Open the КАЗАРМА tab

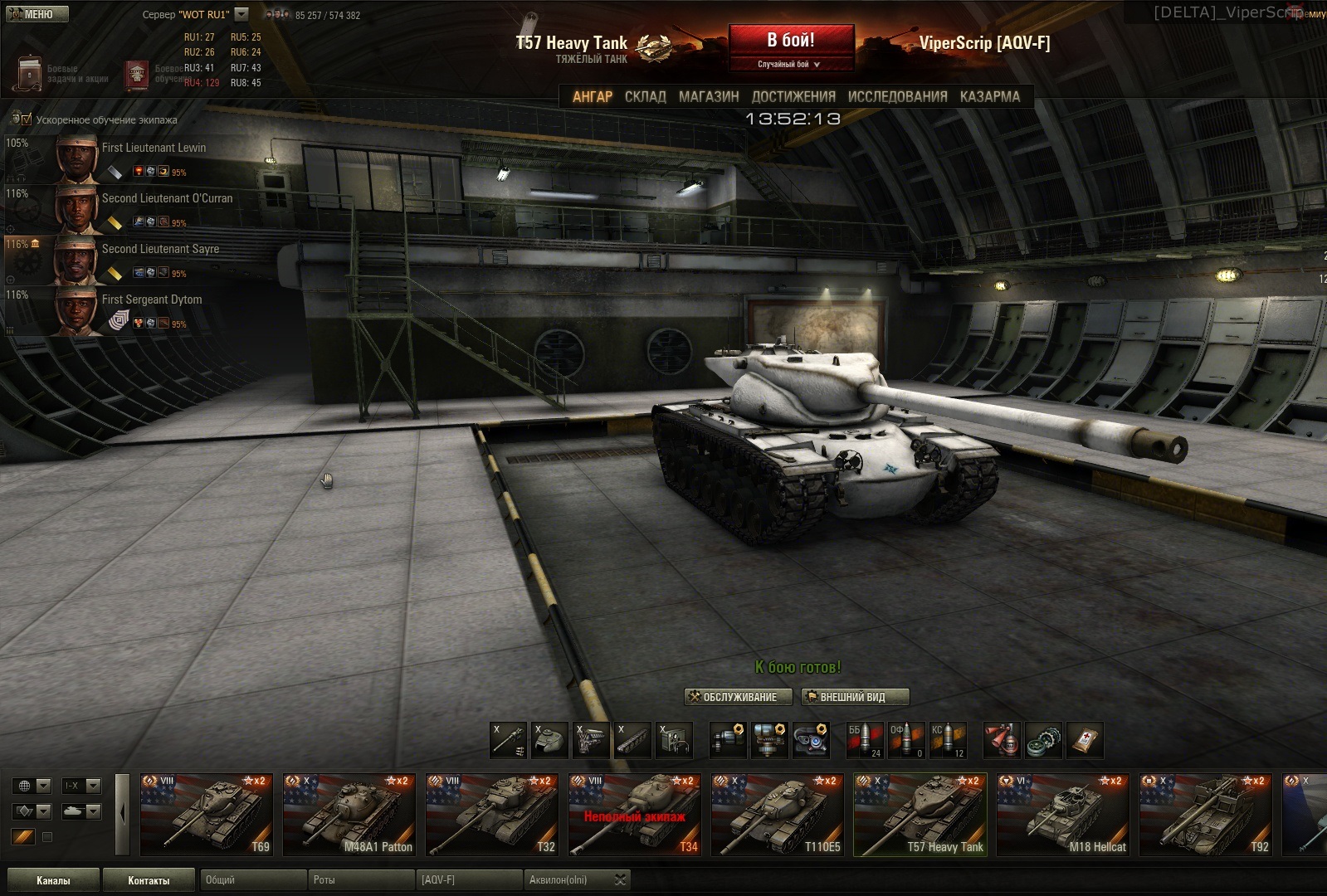click(990, 96)
